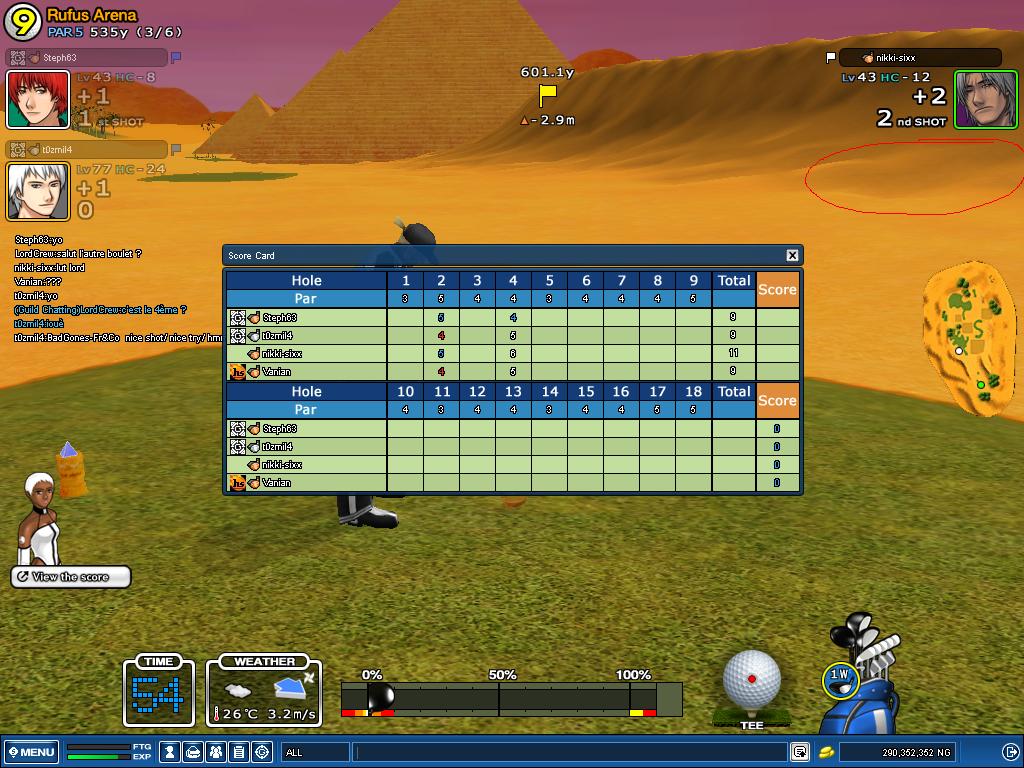The height and width of the screenshot is (768, 1024).
Task: Open the chat log window icon
Action: click(x=800, y=752)
